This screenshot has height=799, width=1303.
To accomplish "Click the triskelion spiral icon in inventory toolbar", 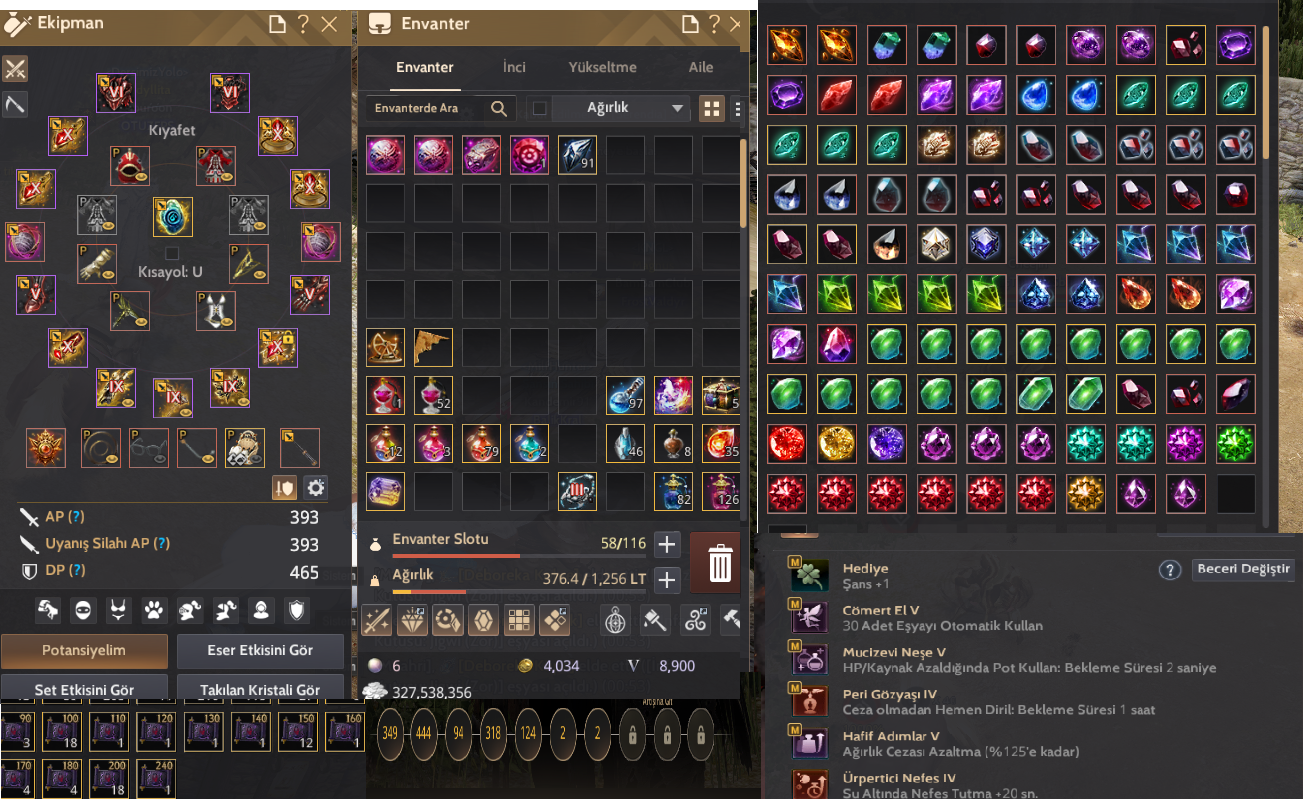I will 697,620.
